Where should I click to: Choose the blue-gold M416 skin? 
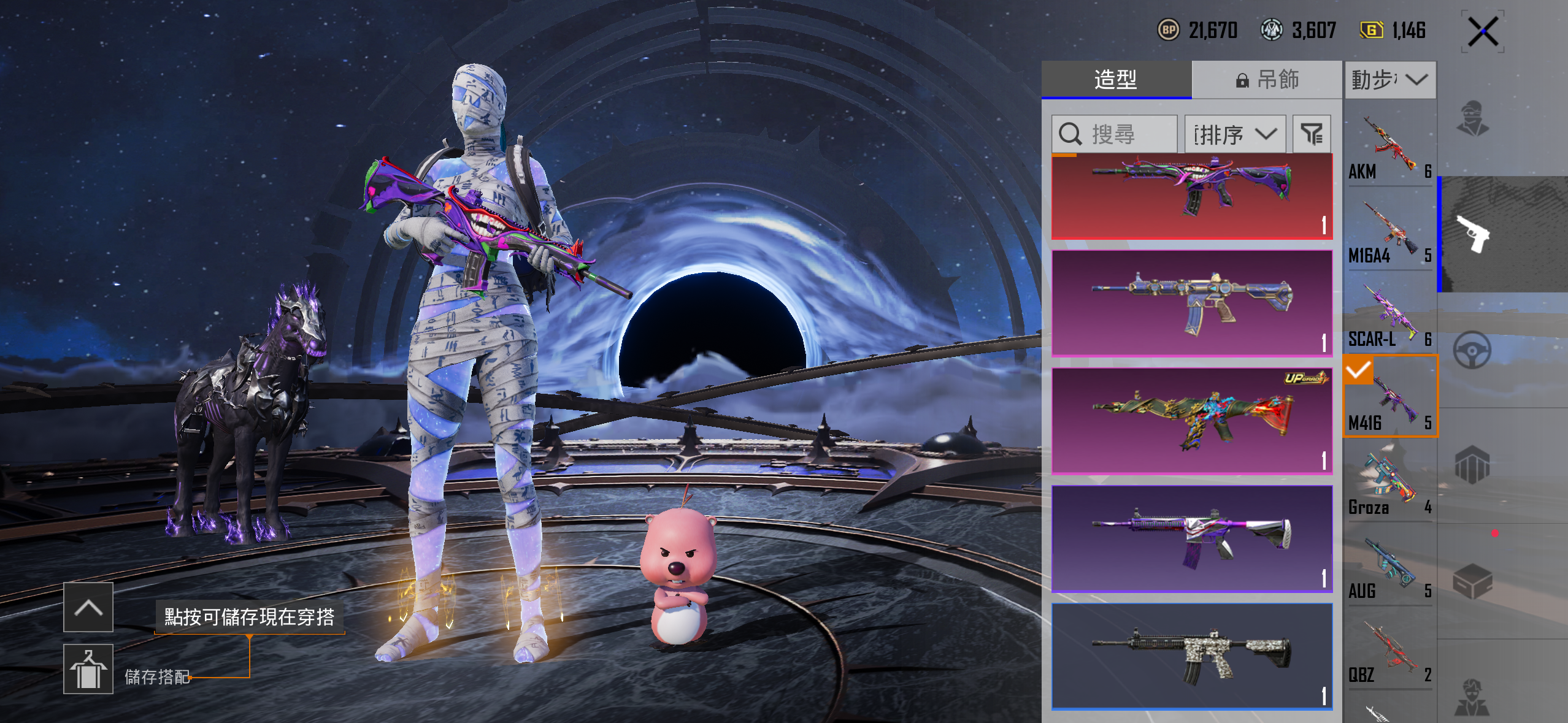pos(1191,303)
